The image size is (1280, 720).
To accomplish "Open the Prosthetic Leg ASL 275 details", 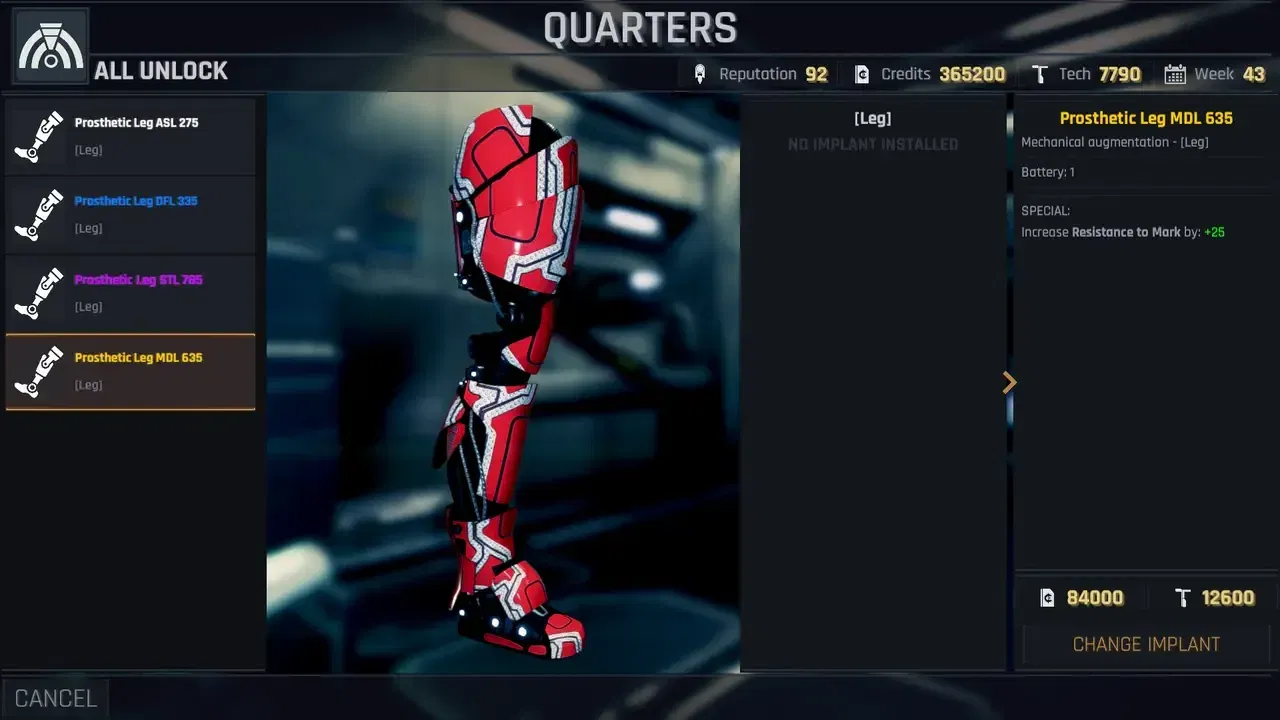I will point(130,136).
